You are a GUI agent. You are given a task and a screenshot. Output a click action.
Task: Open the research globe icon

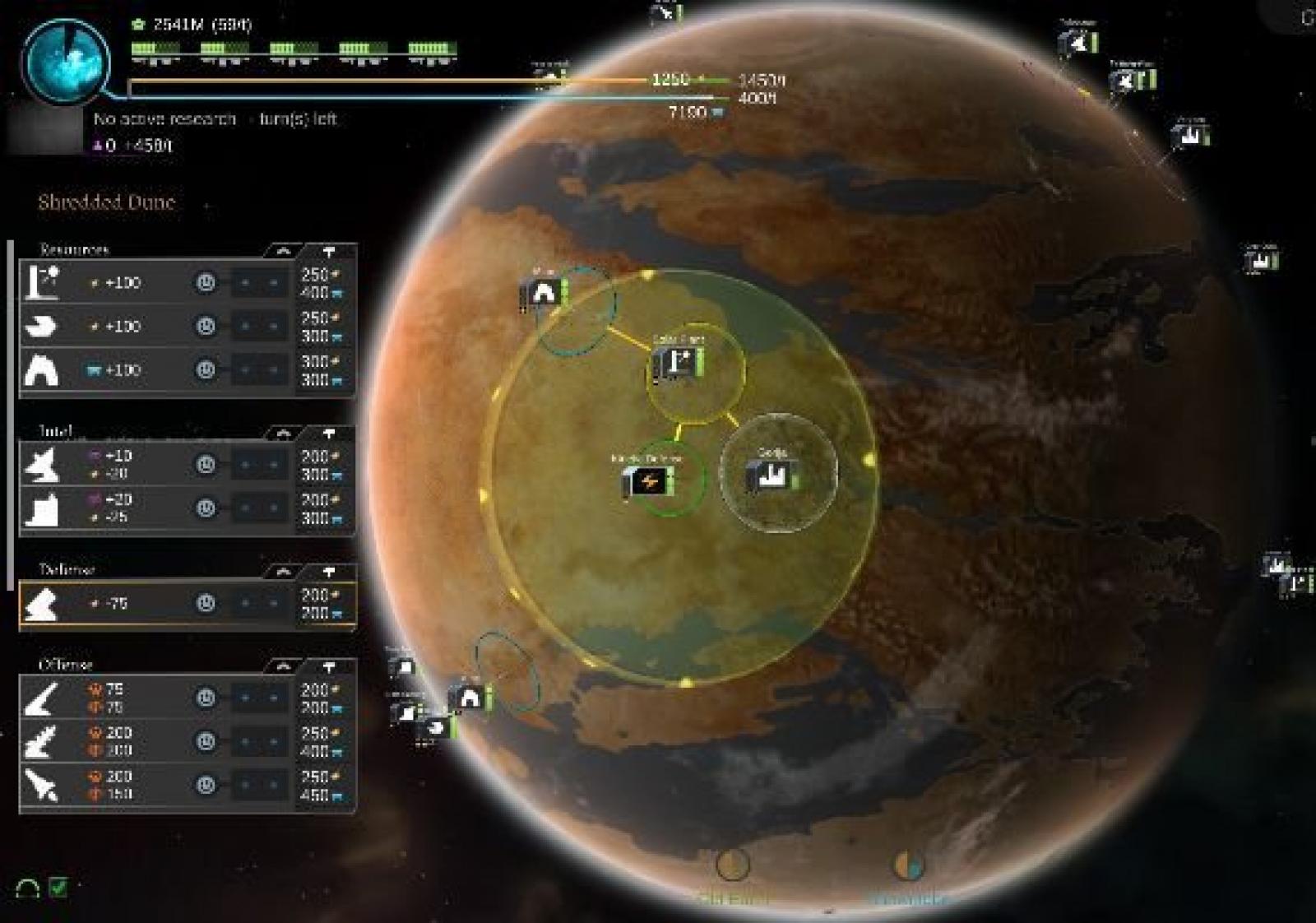click(66, 60)
